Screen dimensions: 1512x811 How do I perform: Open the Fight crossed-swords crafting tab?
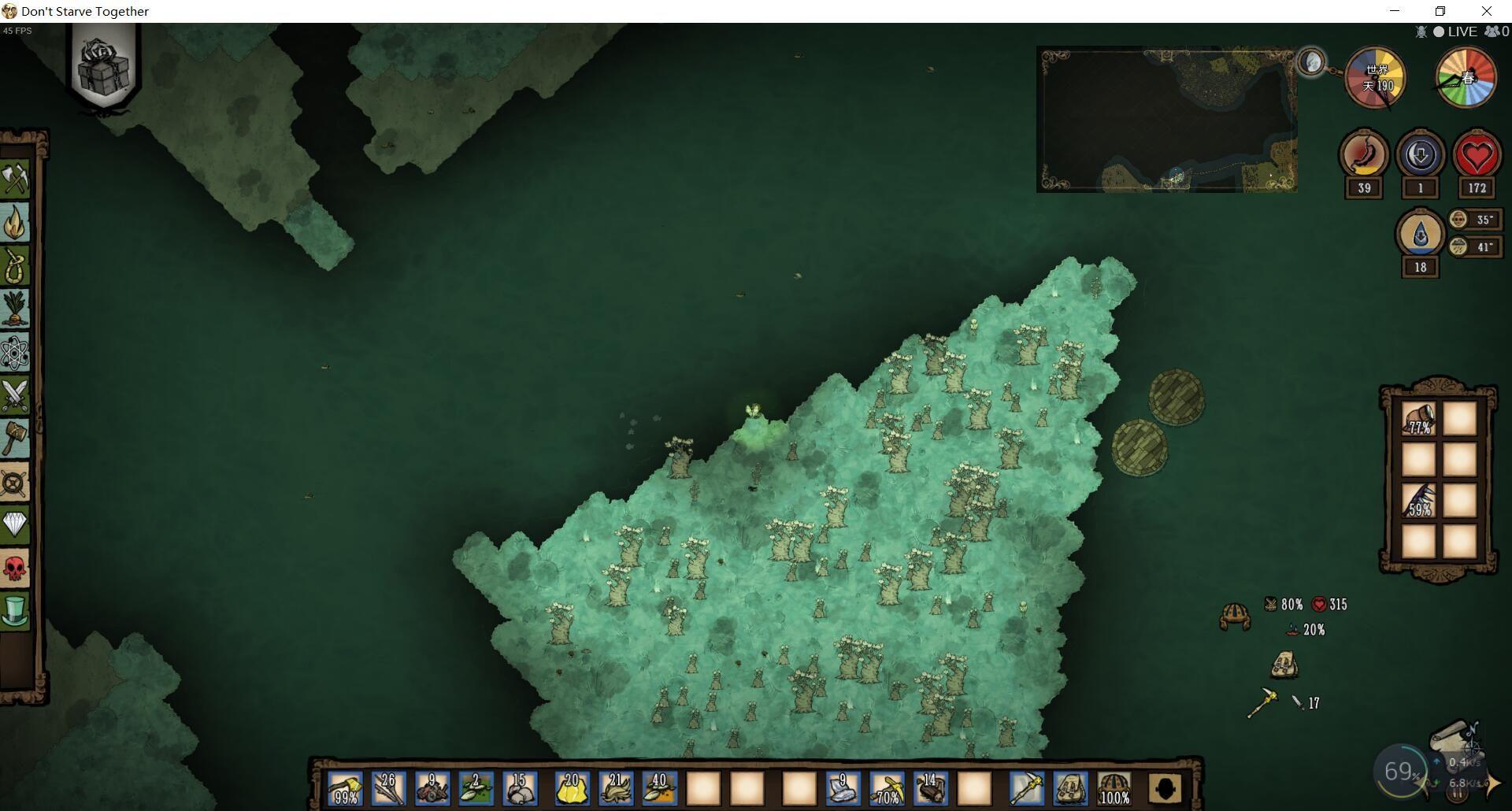16,395
